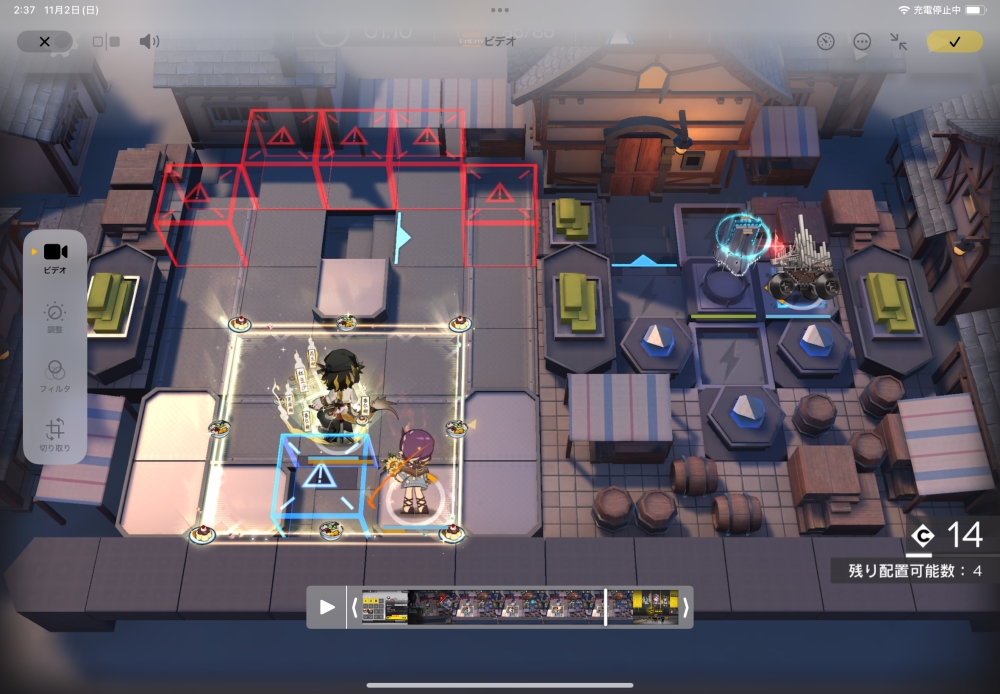Toggle the video's speaker sound icon
1000x694 pixels.
click(x=149, y=41)
